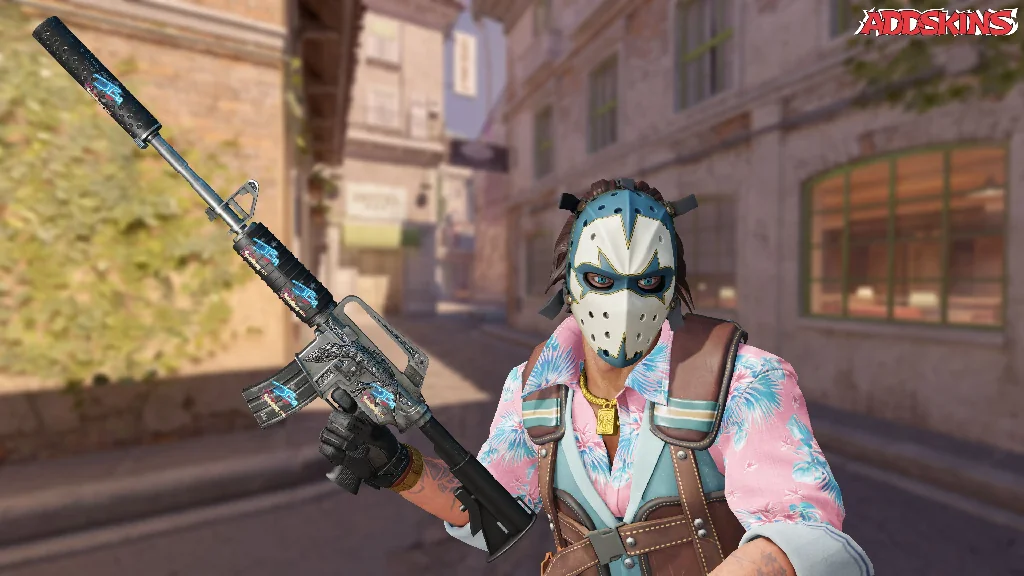Screen dimensions: 1024x576
Task: Click the ADDSKINS logo watermark
Action: [x=936, y=24]
